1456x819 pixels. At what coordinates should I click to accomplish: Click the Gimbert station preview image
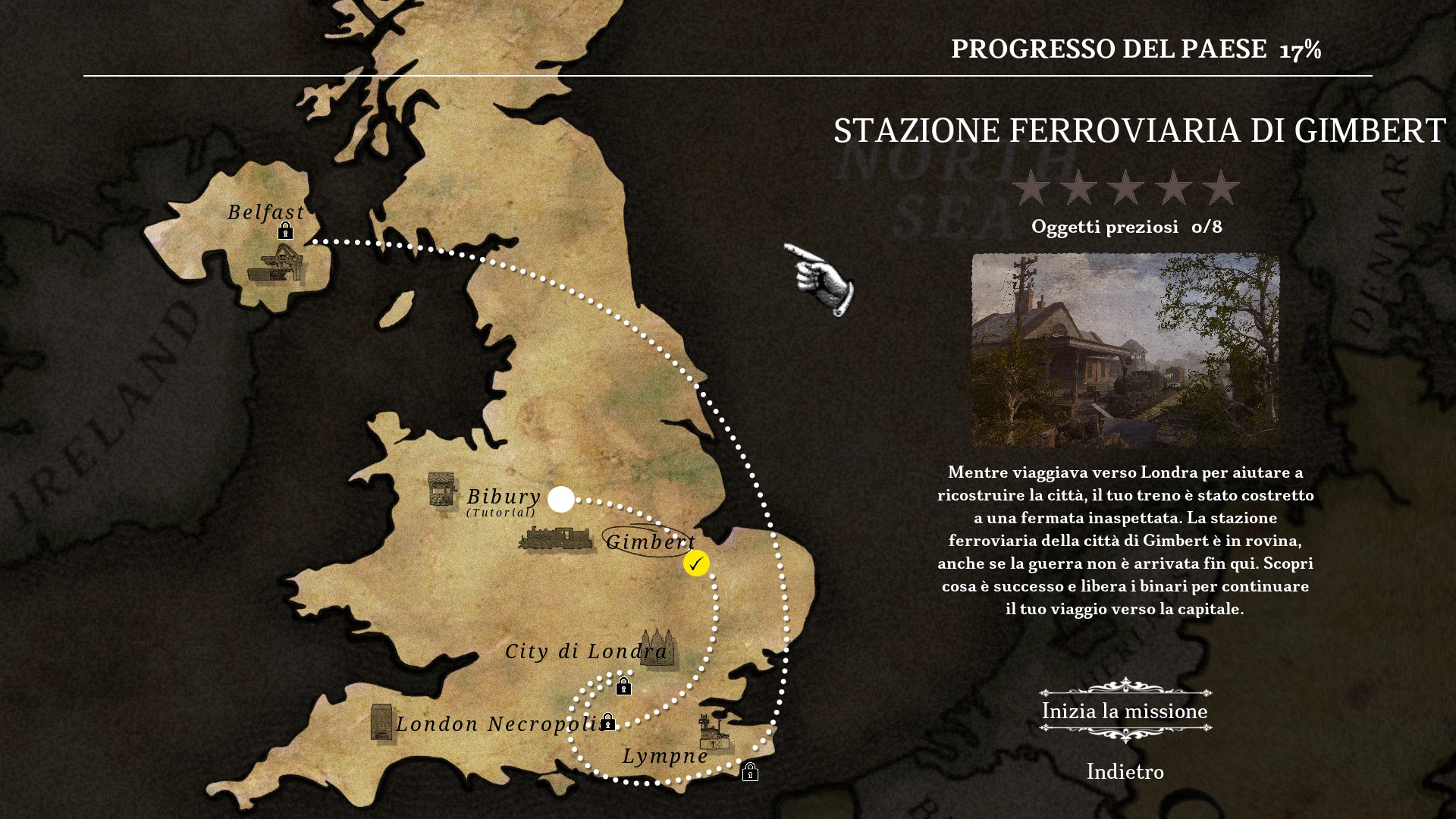tap(1125, 350)
